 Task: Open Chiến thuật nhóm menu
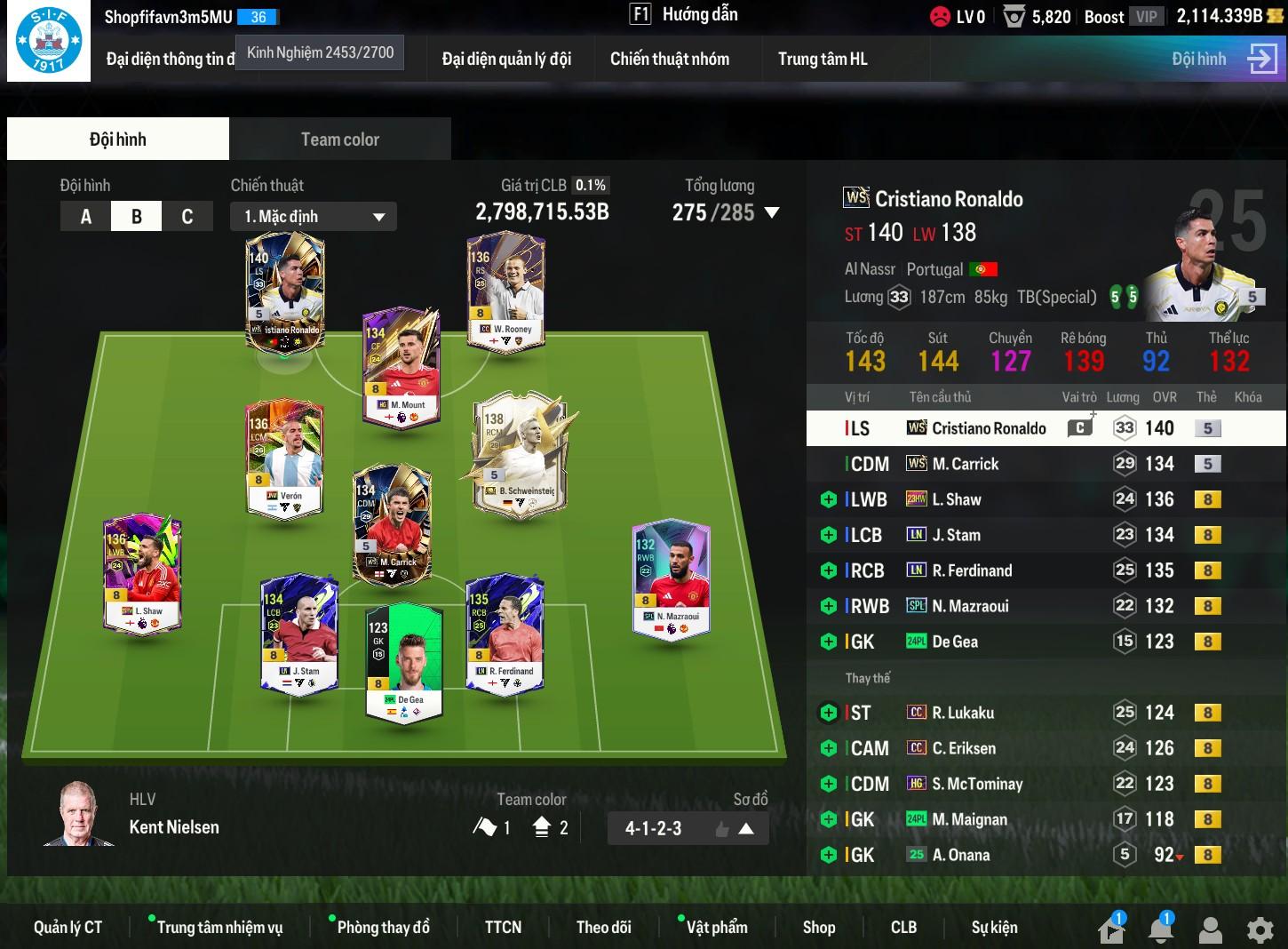pyautogui.click(x=669, y=60)
